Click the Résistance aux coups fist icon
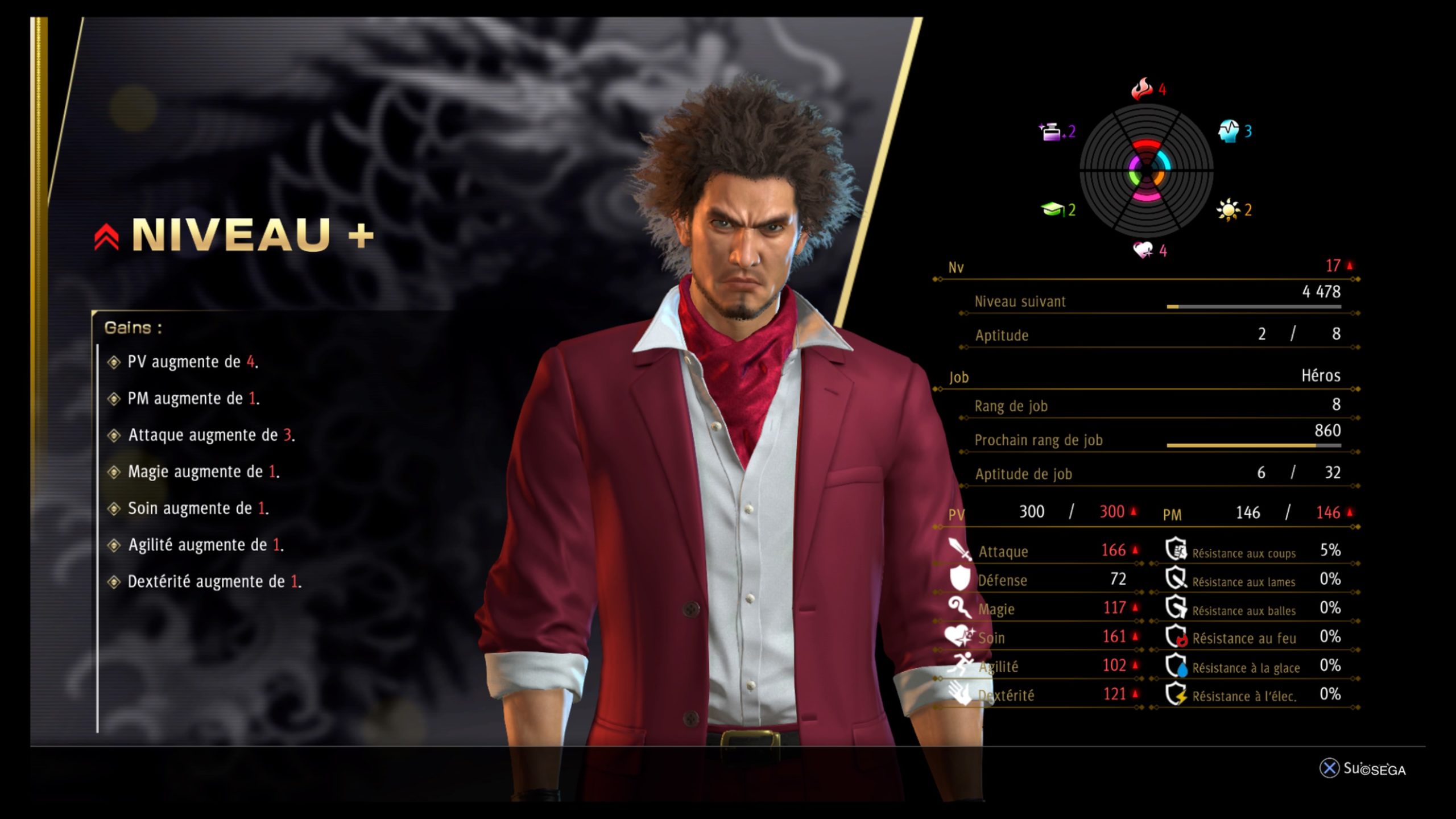 (1176, 550)
